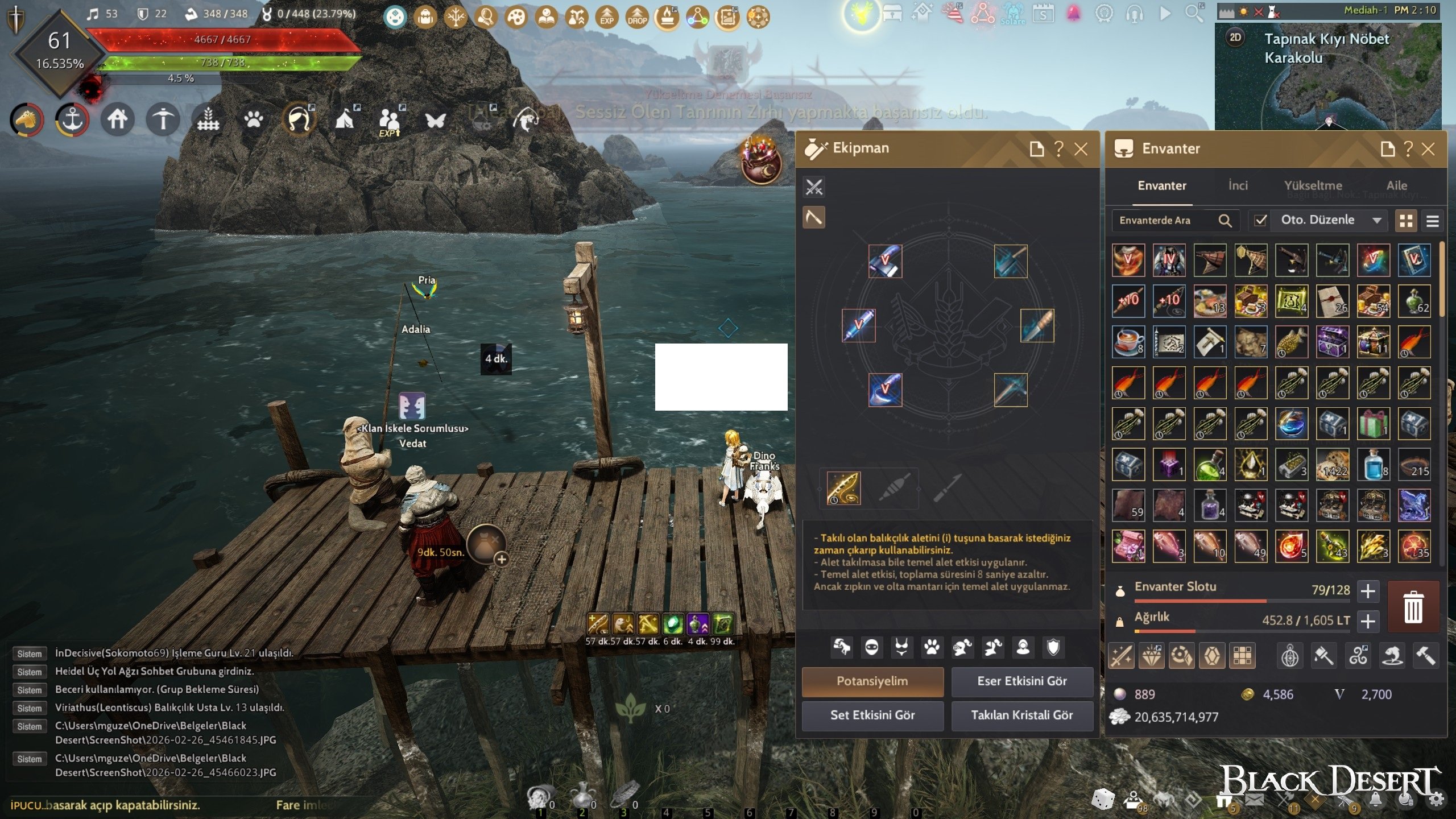Open the house icon menu
Viewport: 1456px width, 819px height.
click(117, 119)
